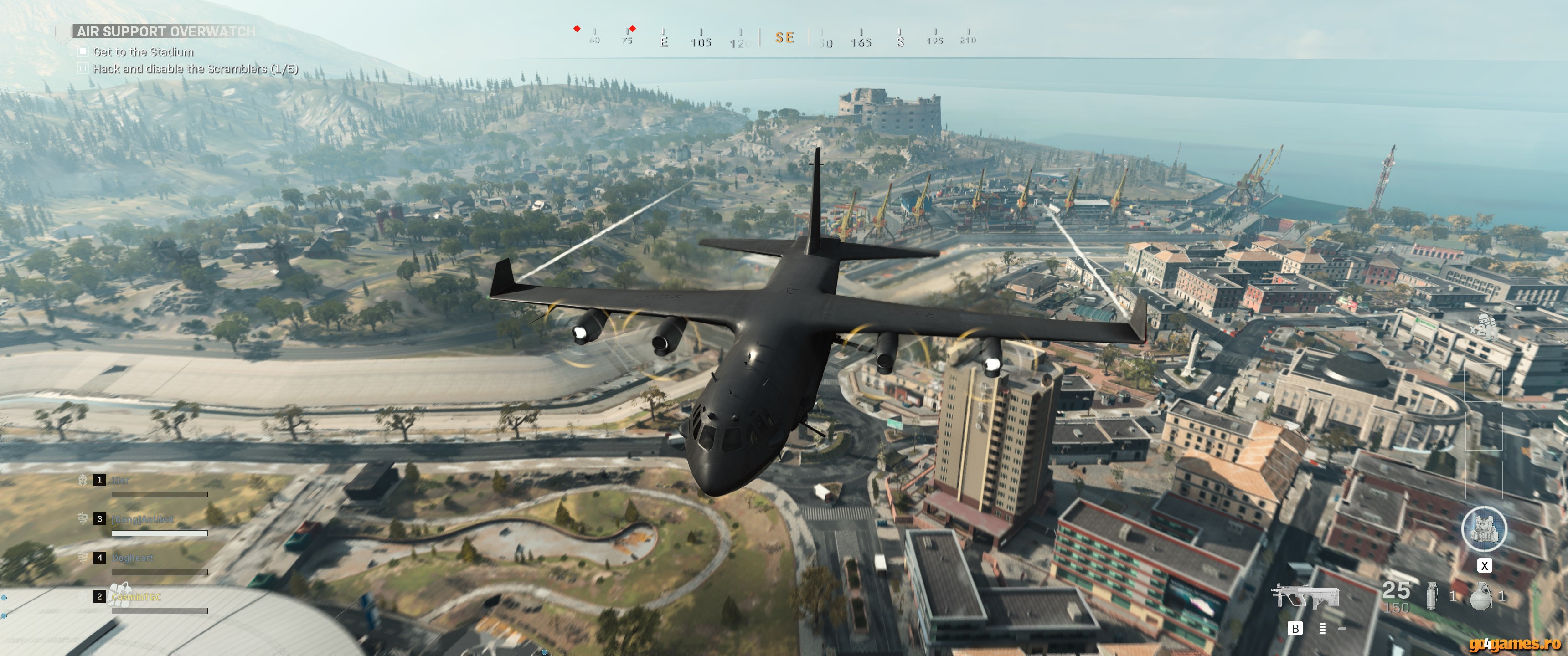Screen dimensions: 1568x656
Task: Select the Air Support Overwatch mission header
Action: 165,31
